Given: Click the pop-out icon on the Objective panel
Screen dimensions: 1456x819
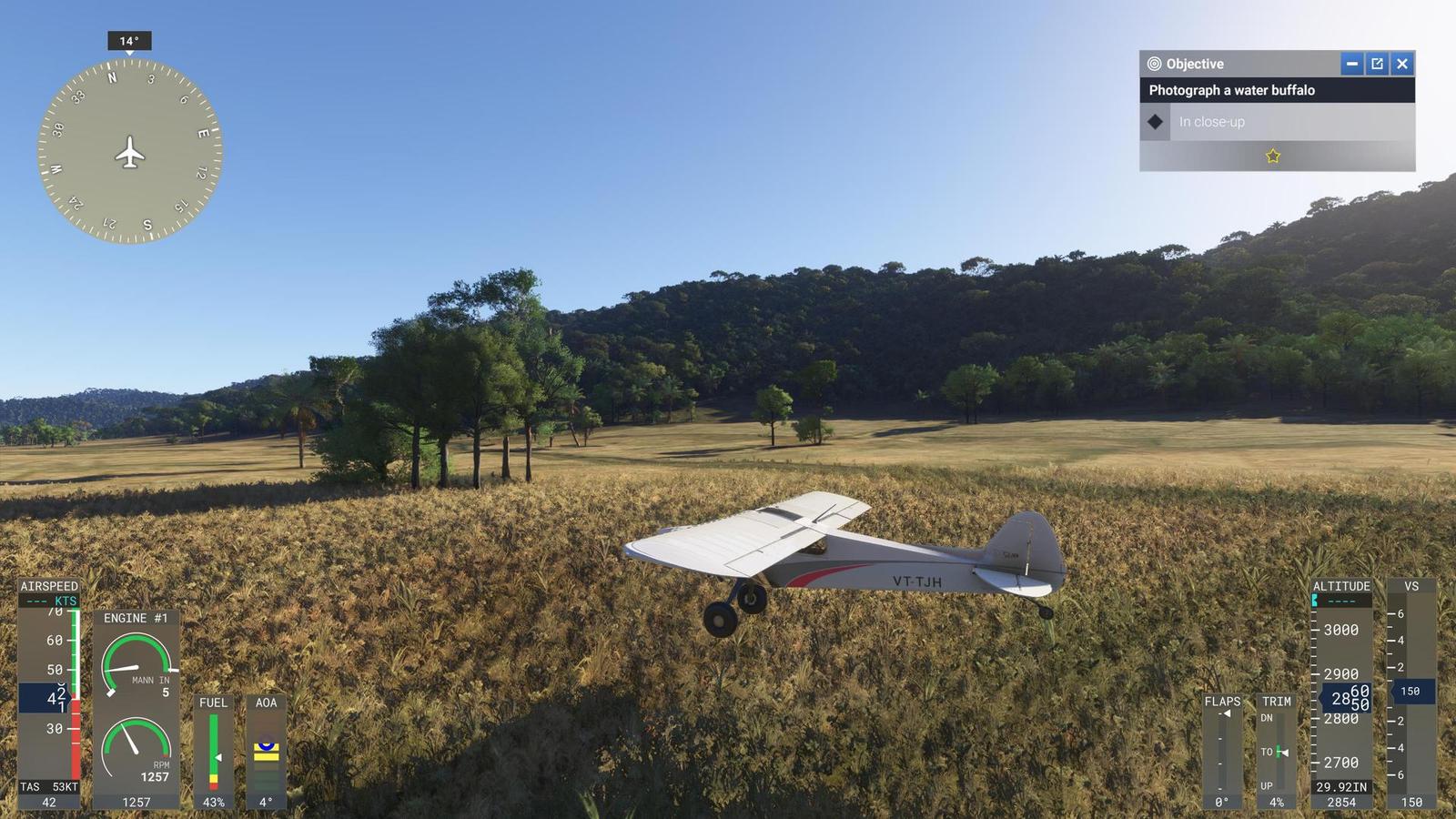Looking at the screenshot, I should (1378, 64).
